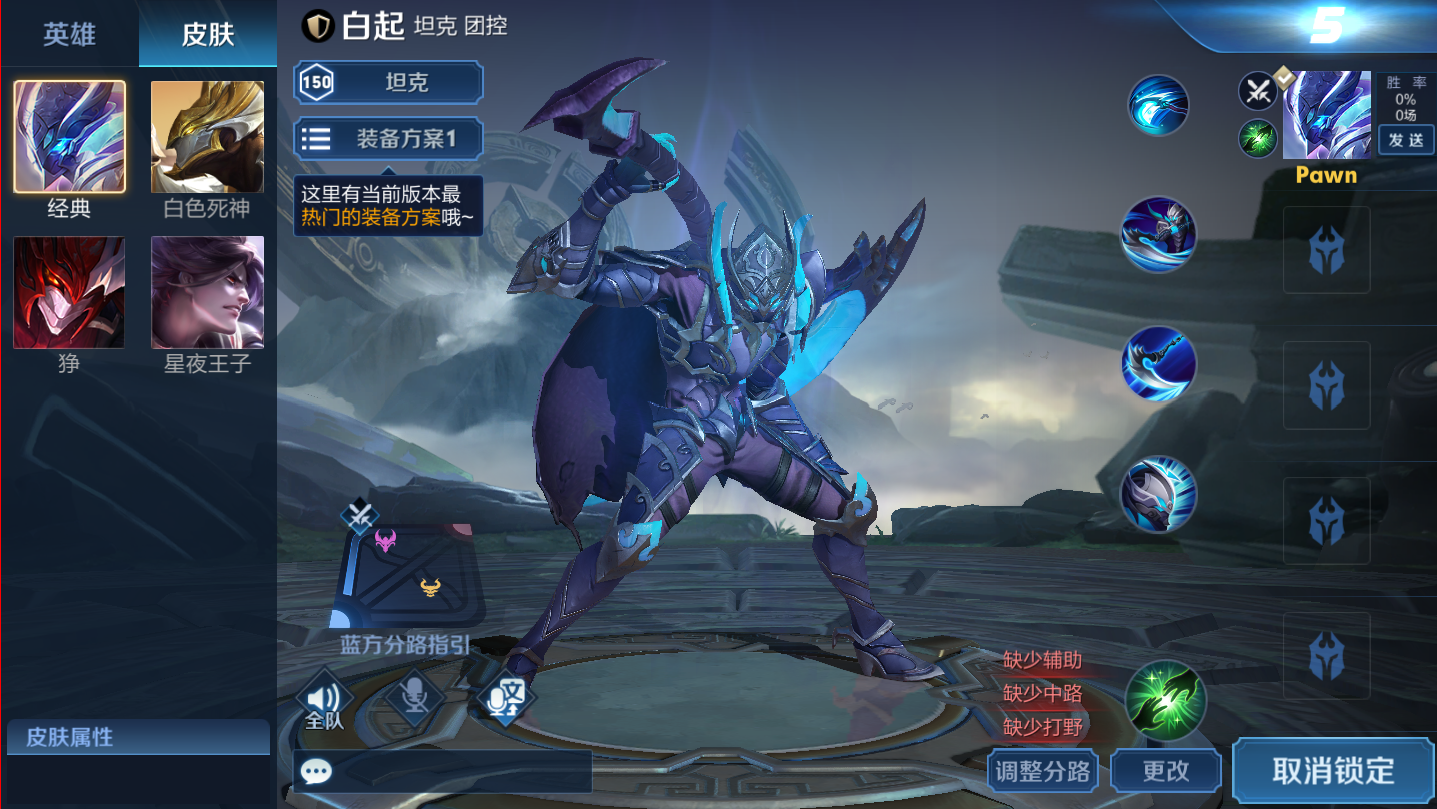Pick the red 狰 skin

click(x=69, y=292)
